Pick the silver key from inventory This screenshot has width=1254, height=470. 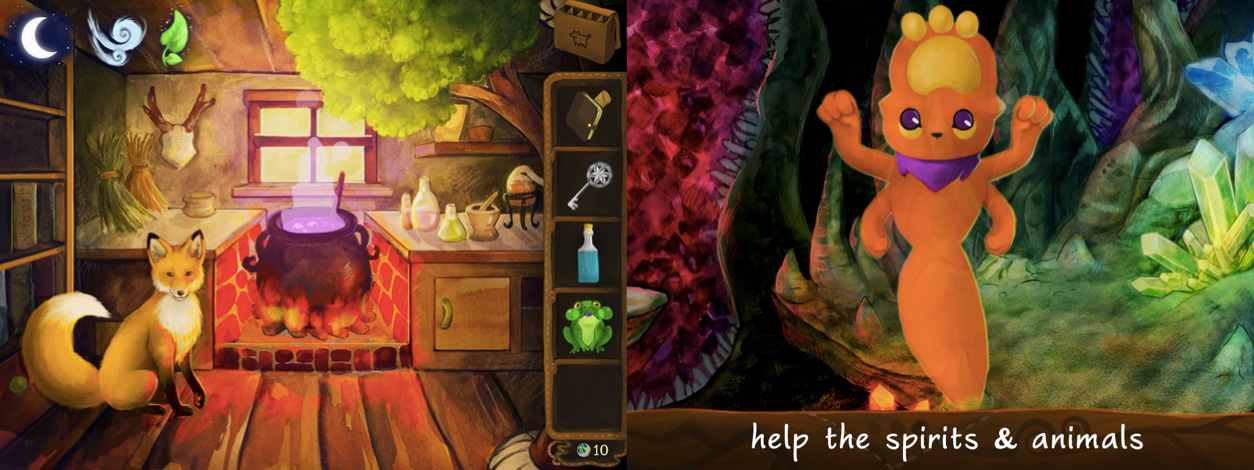(x=585, y=185)
